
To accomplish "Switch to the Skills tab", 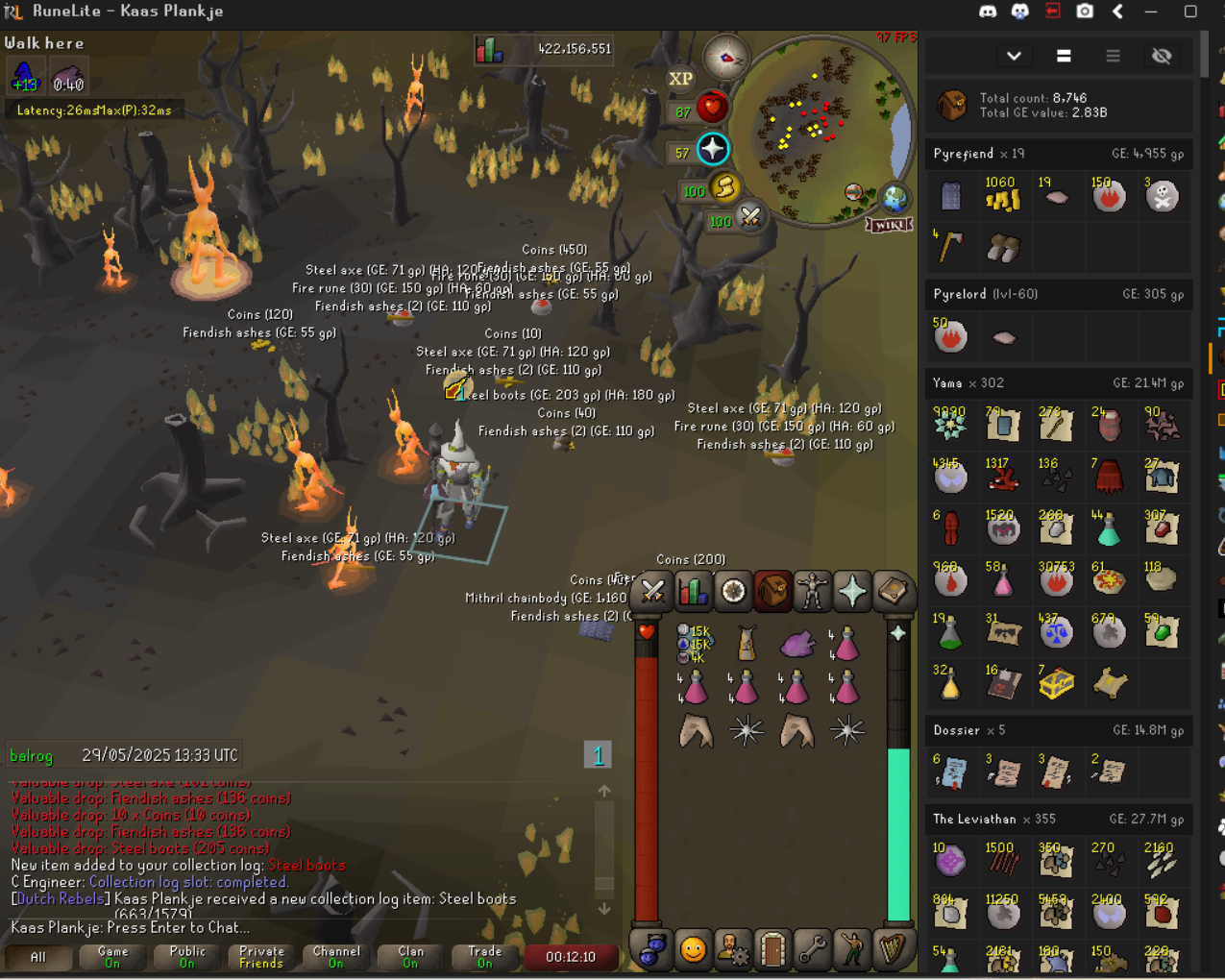I will pos(693,592).
